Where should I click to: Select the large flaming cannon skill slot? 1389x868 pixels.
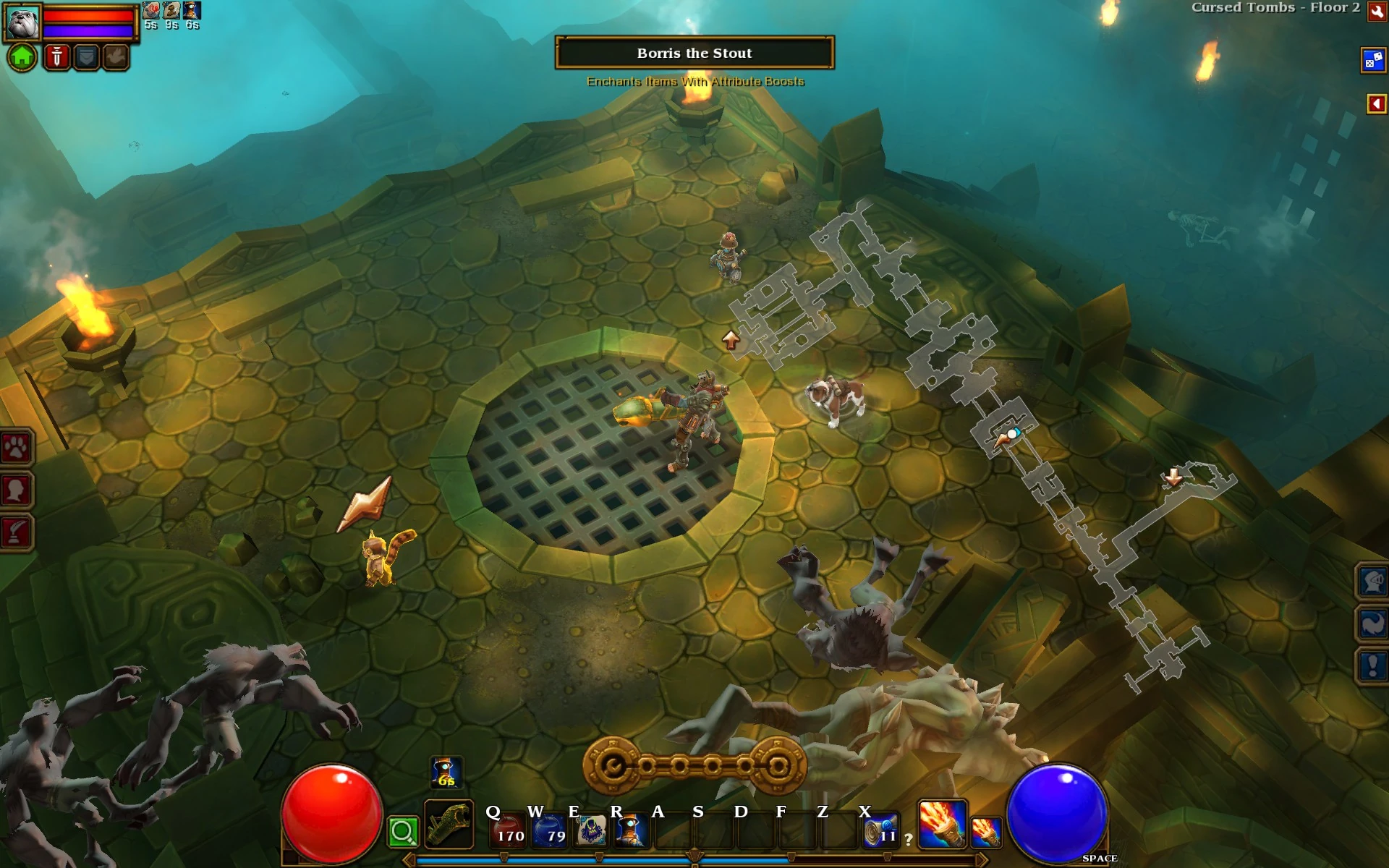pos(942,824)
